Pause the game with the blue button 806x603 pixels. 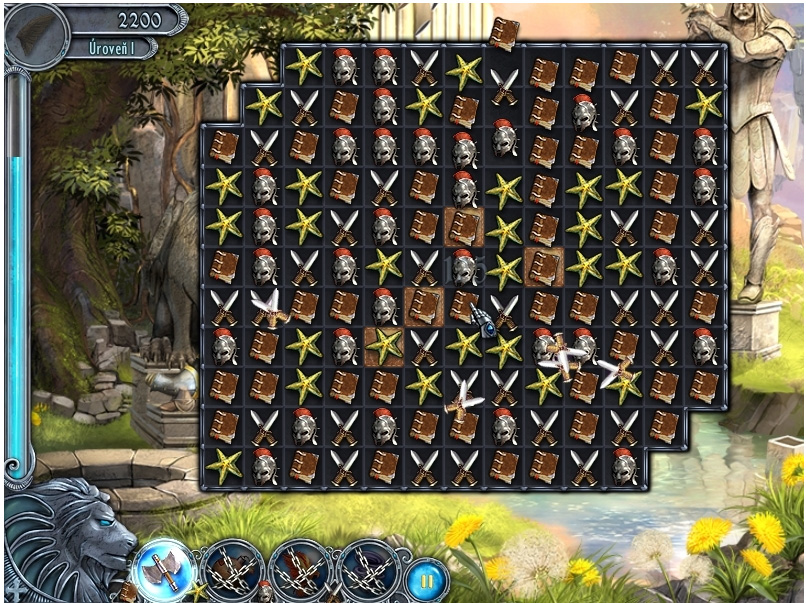427,579
